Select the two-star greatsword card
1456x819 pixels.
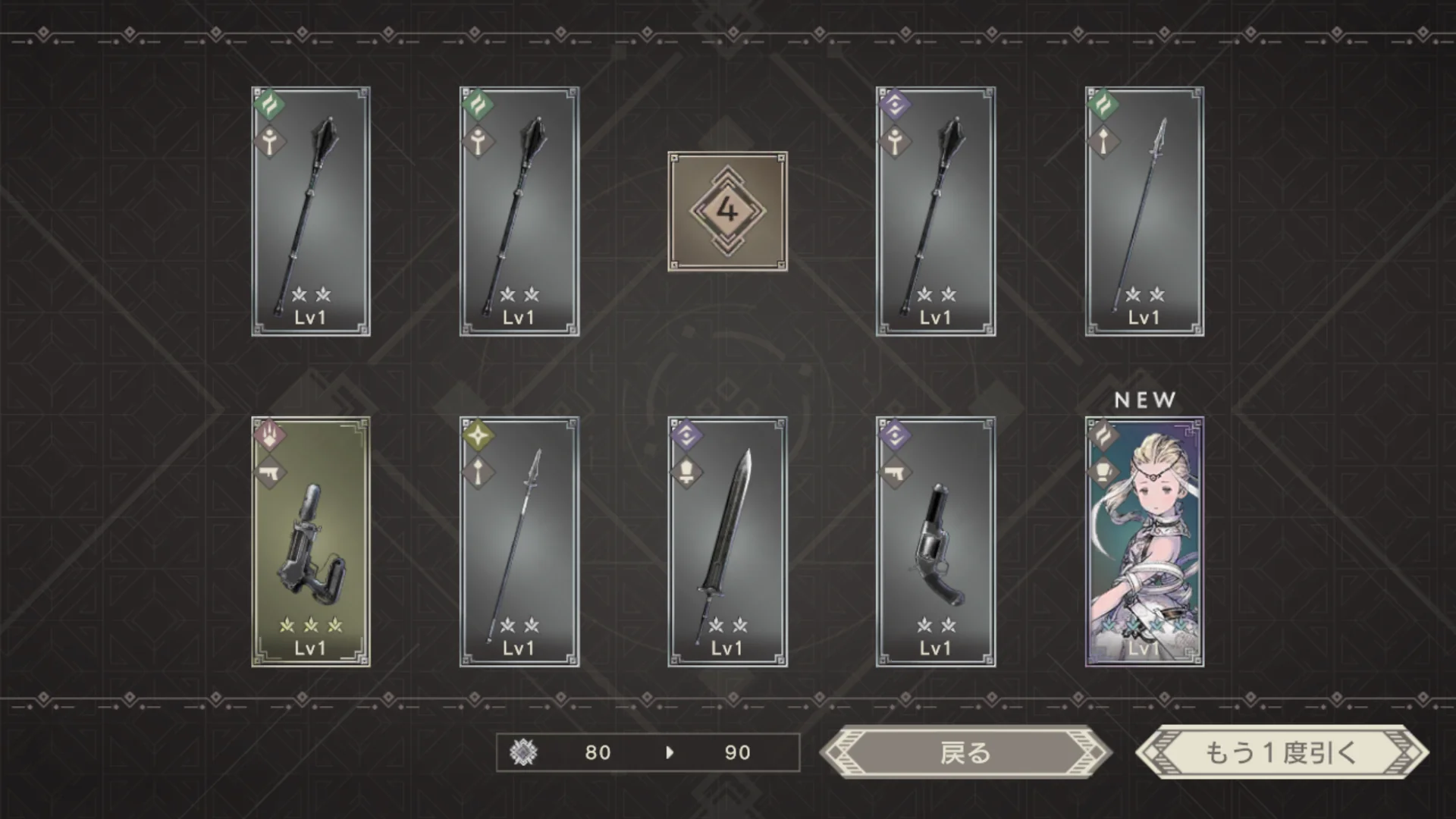(727, 541)
